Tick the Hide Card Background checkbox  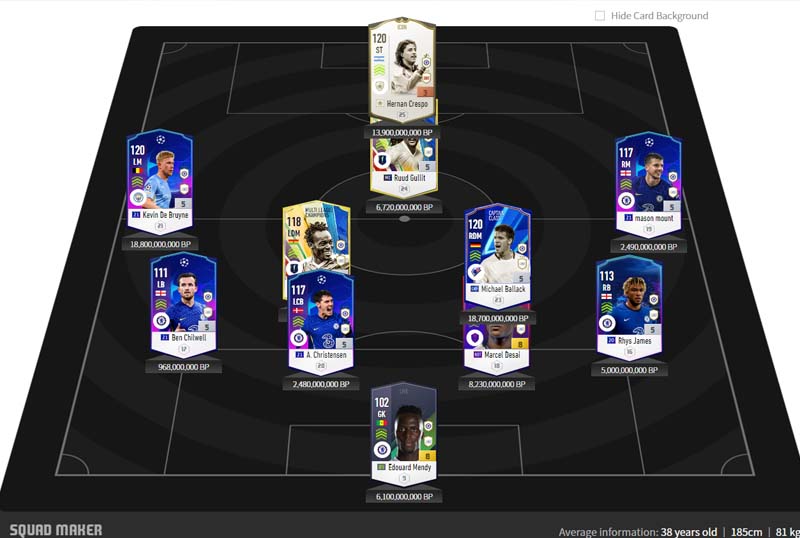tap(600, 16)
